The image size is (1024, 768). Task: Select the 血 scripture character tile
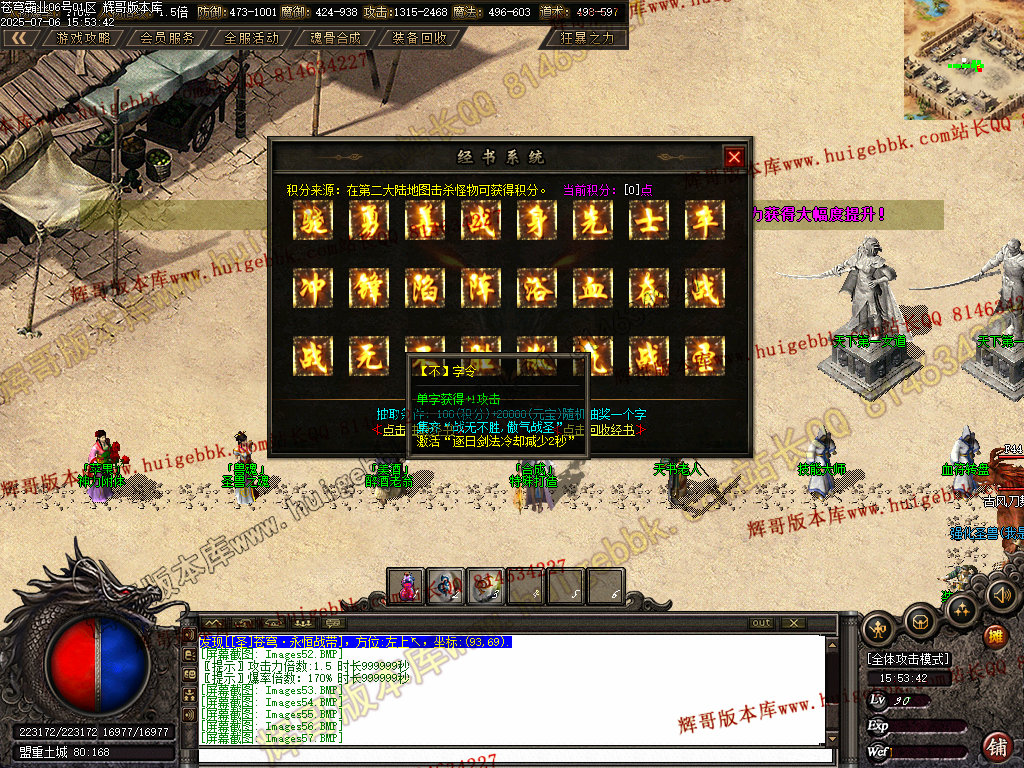click(593, 289)
